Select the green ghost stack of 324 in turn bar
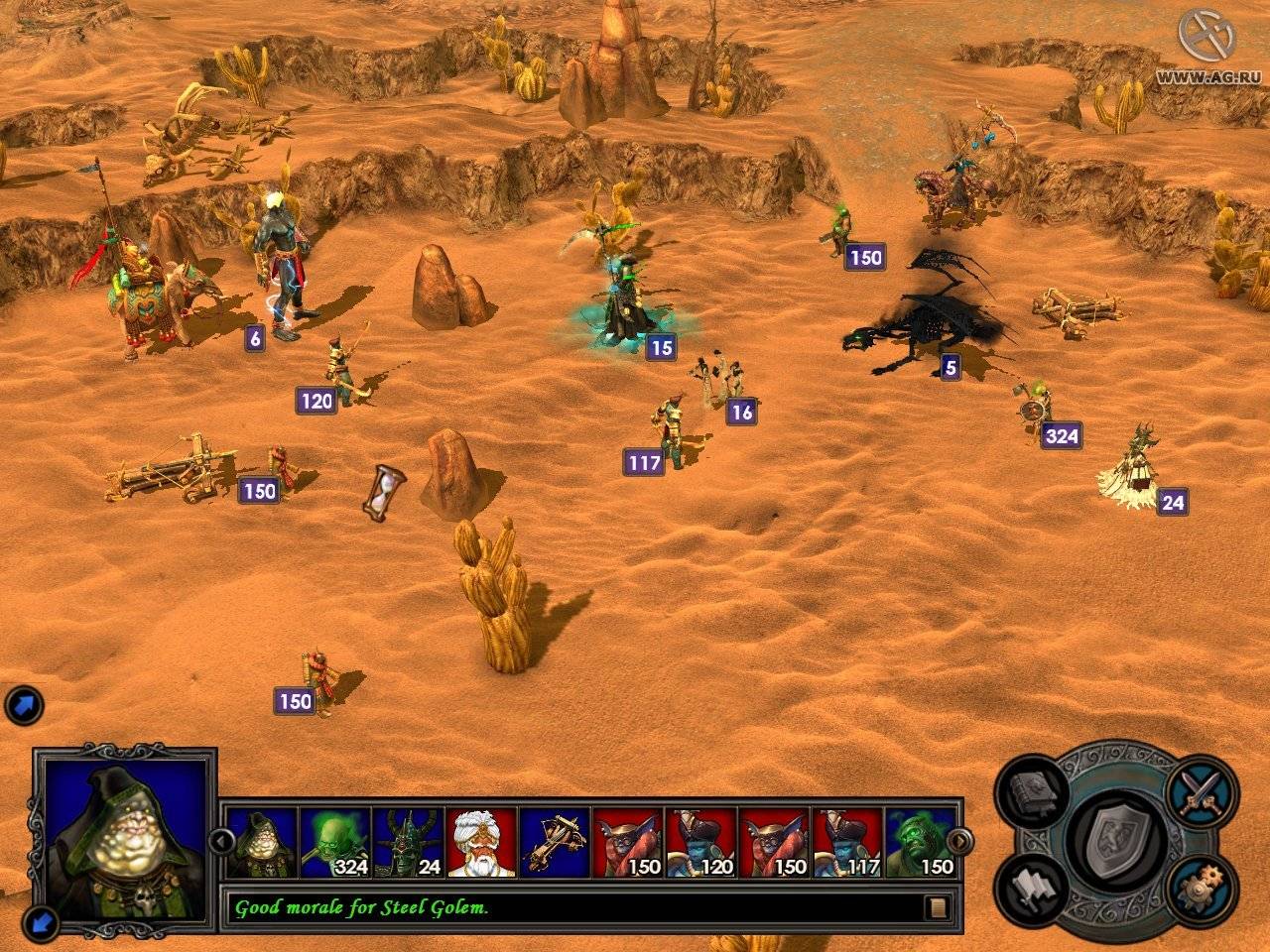1270x952 pixels. (x=334, y=842)
